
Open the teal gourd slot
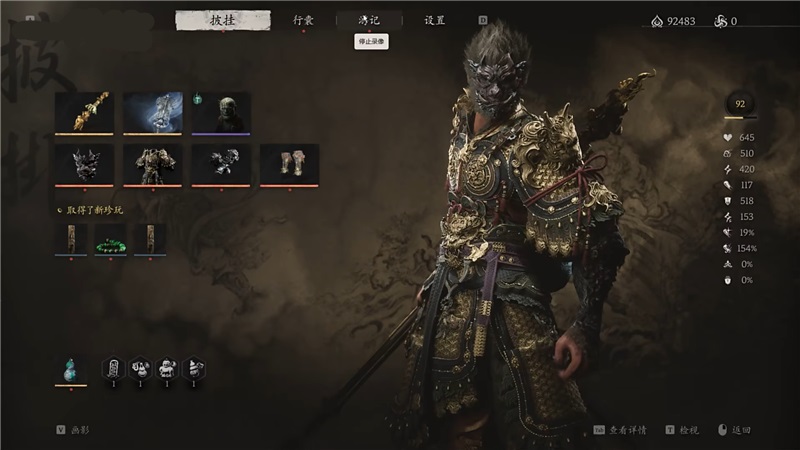pos(70,370)
